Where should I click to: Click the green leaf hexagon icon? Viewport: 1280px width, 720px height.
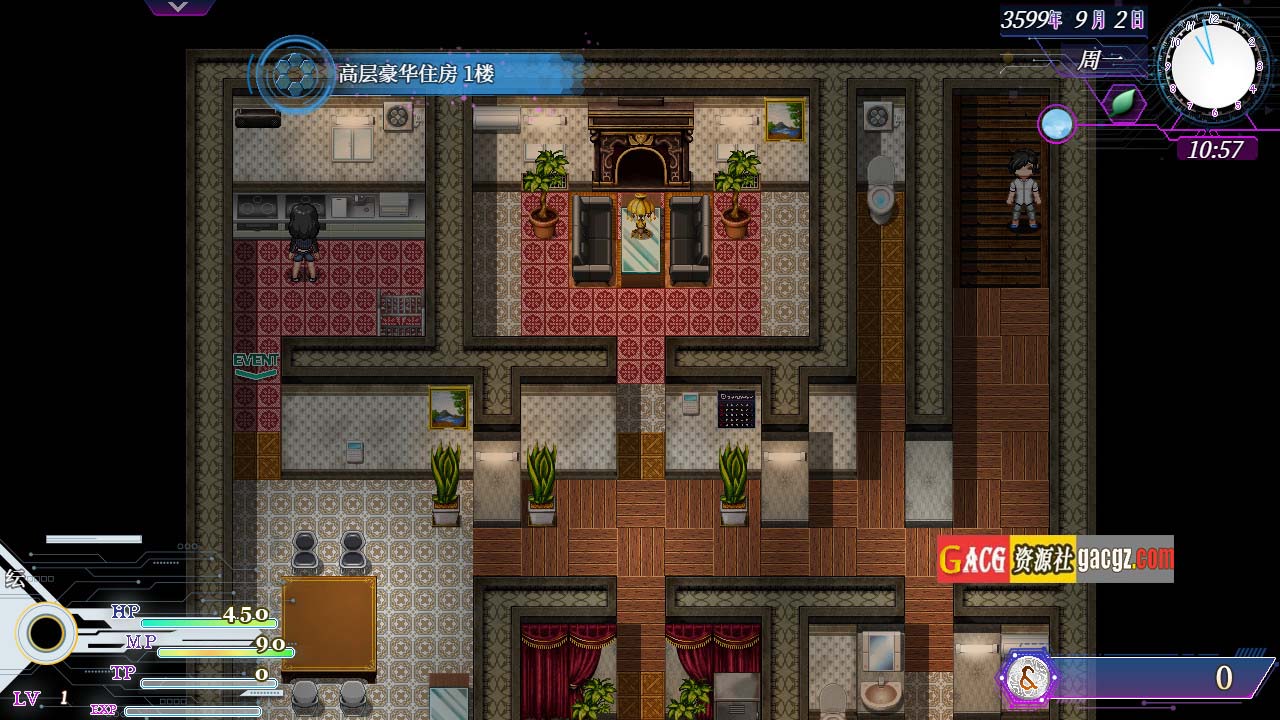point(1124,102)
